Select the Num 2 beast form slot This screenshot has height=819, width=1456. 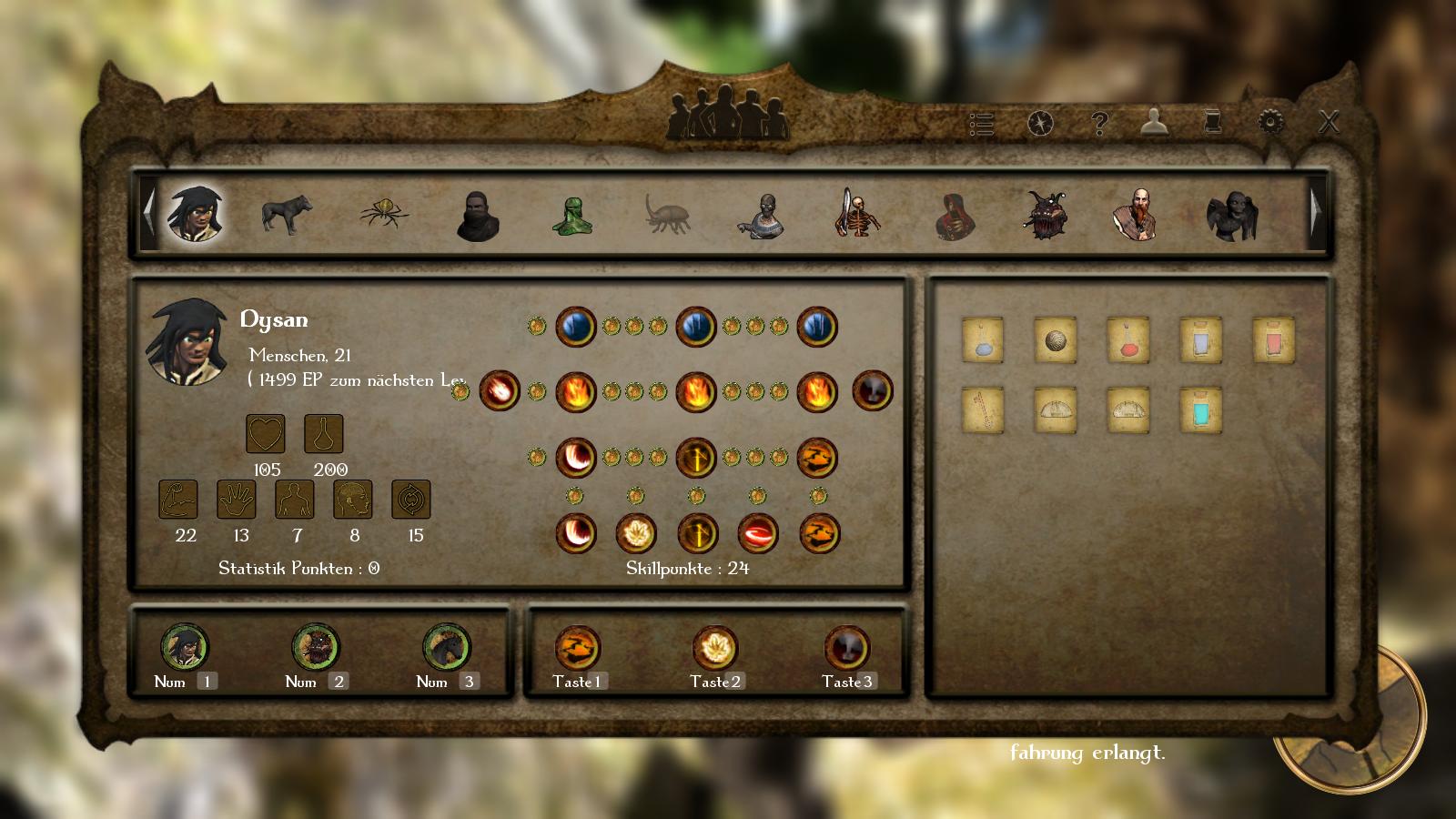tap(315, 647)
